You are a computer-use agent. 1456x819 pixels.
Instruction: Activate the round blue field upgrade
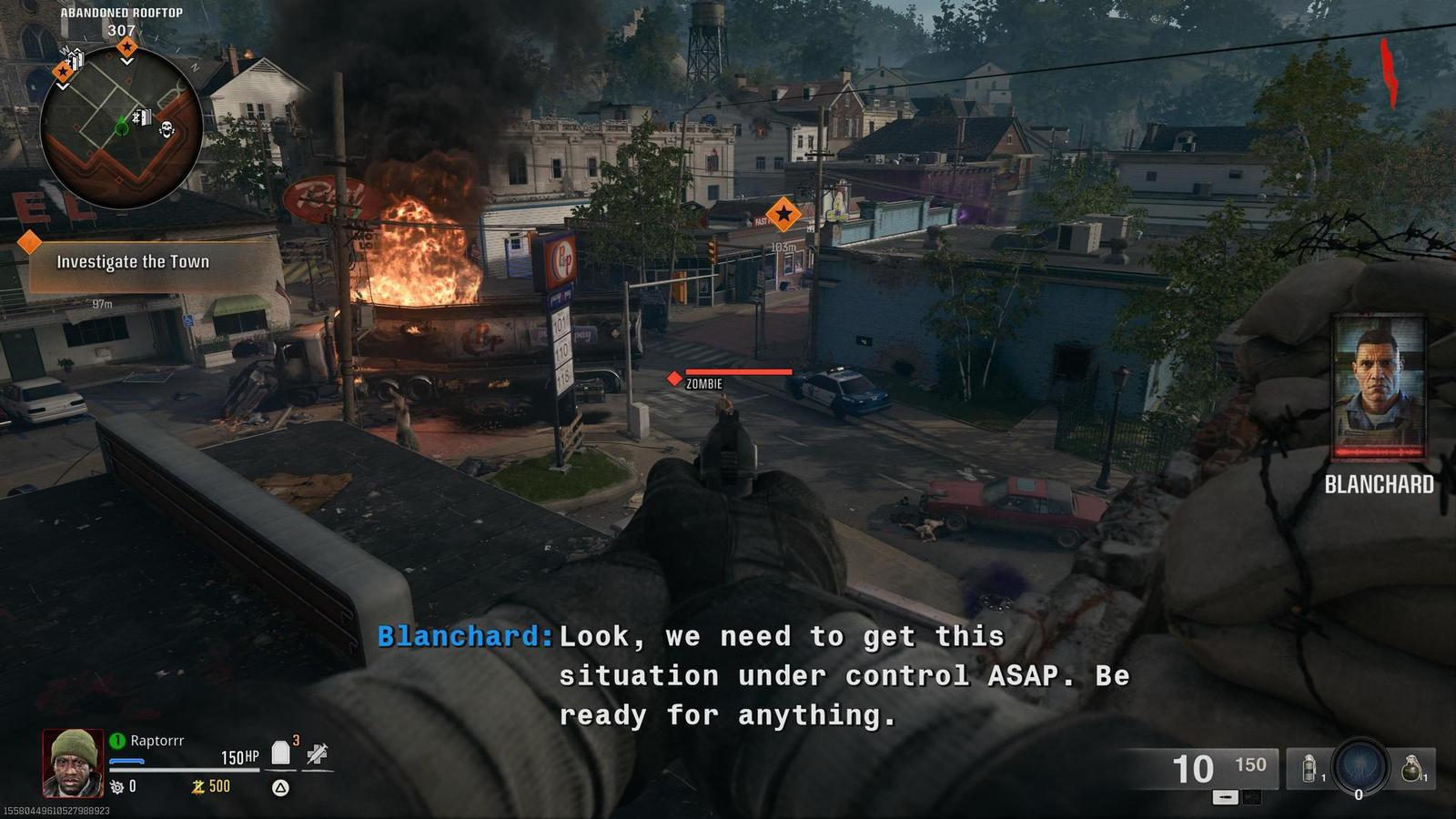[1360, 765]
